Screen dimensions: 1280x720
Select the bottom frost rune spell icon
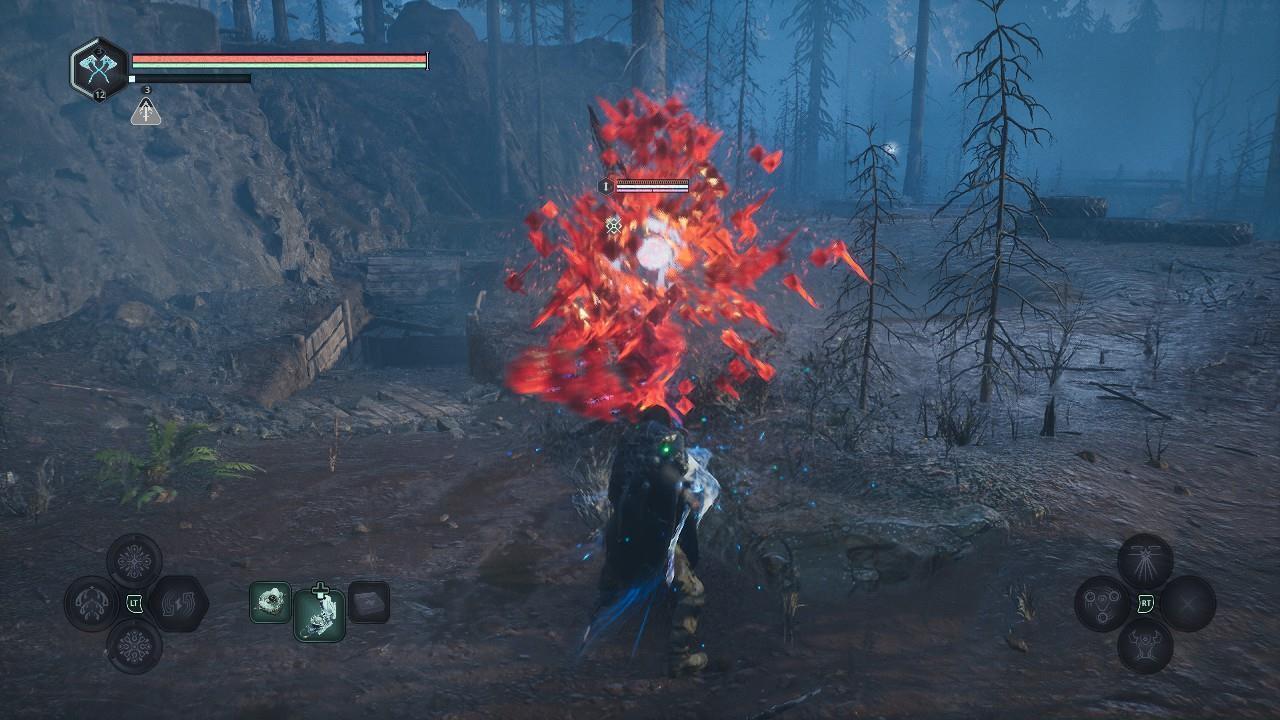[x=134, y=646]
